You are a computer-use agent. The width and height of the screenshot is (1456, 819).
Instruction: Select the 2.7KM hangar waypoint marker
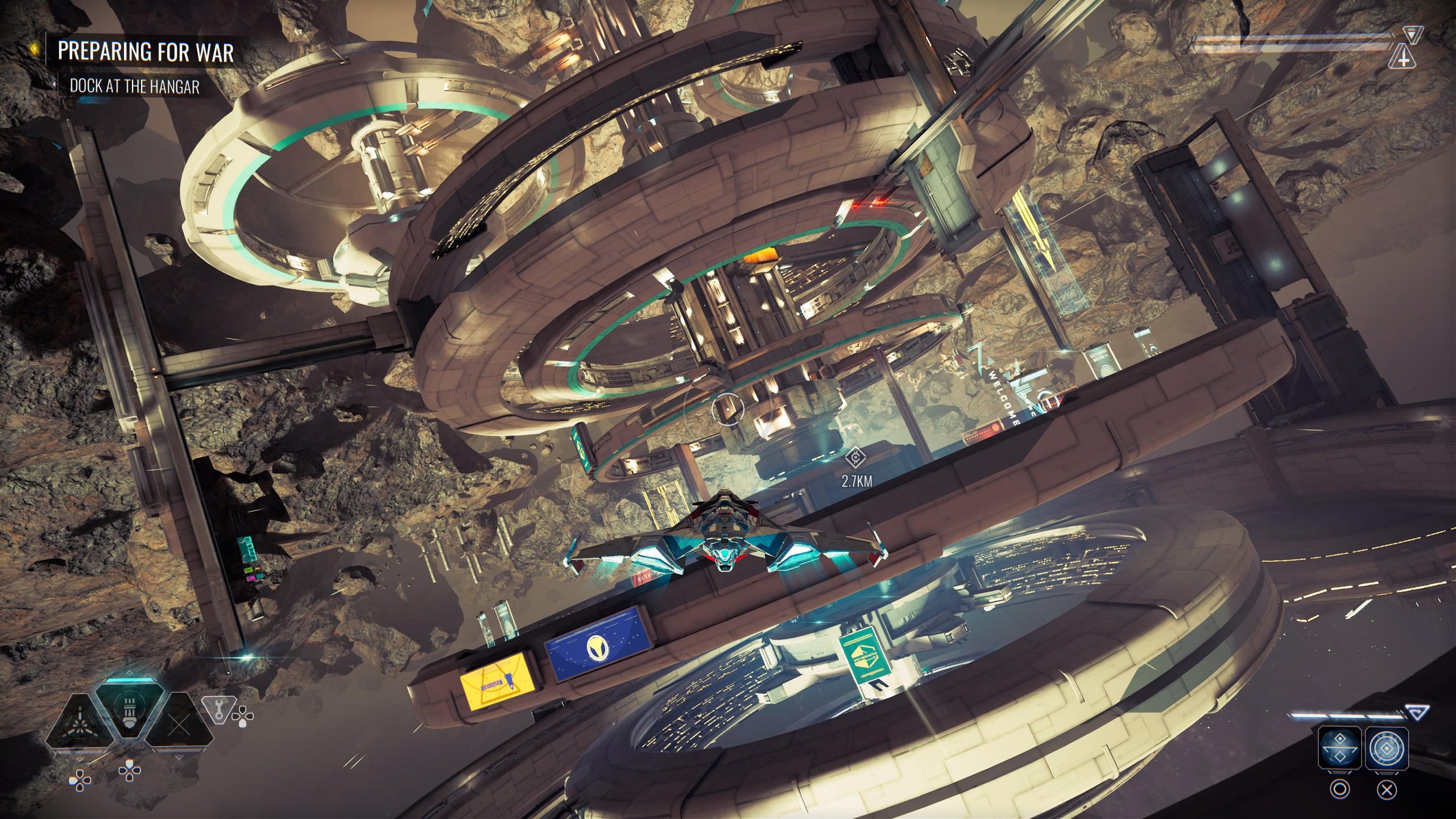[x=854, y=457]
